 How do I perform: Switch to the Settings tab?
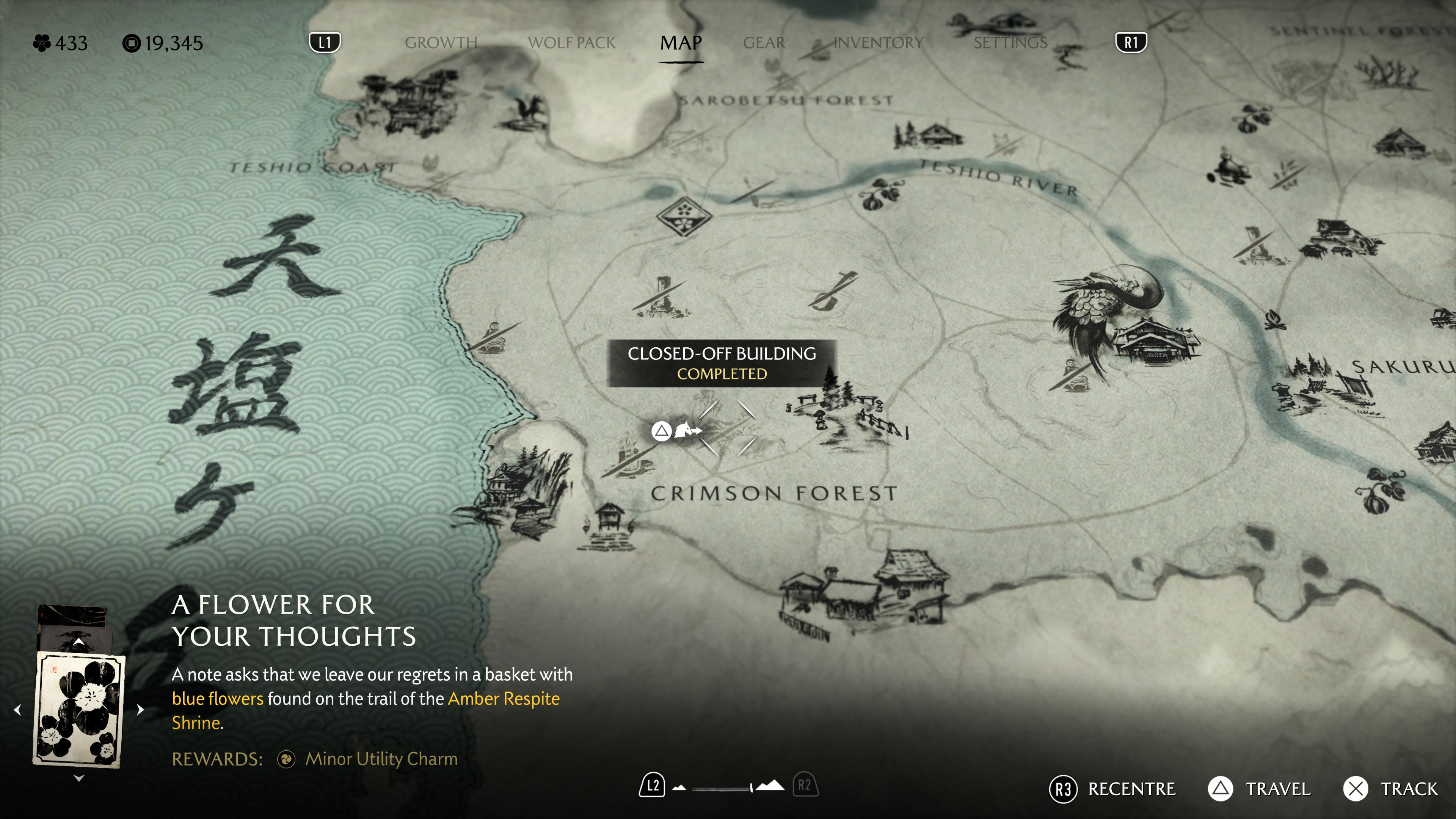1010,43
